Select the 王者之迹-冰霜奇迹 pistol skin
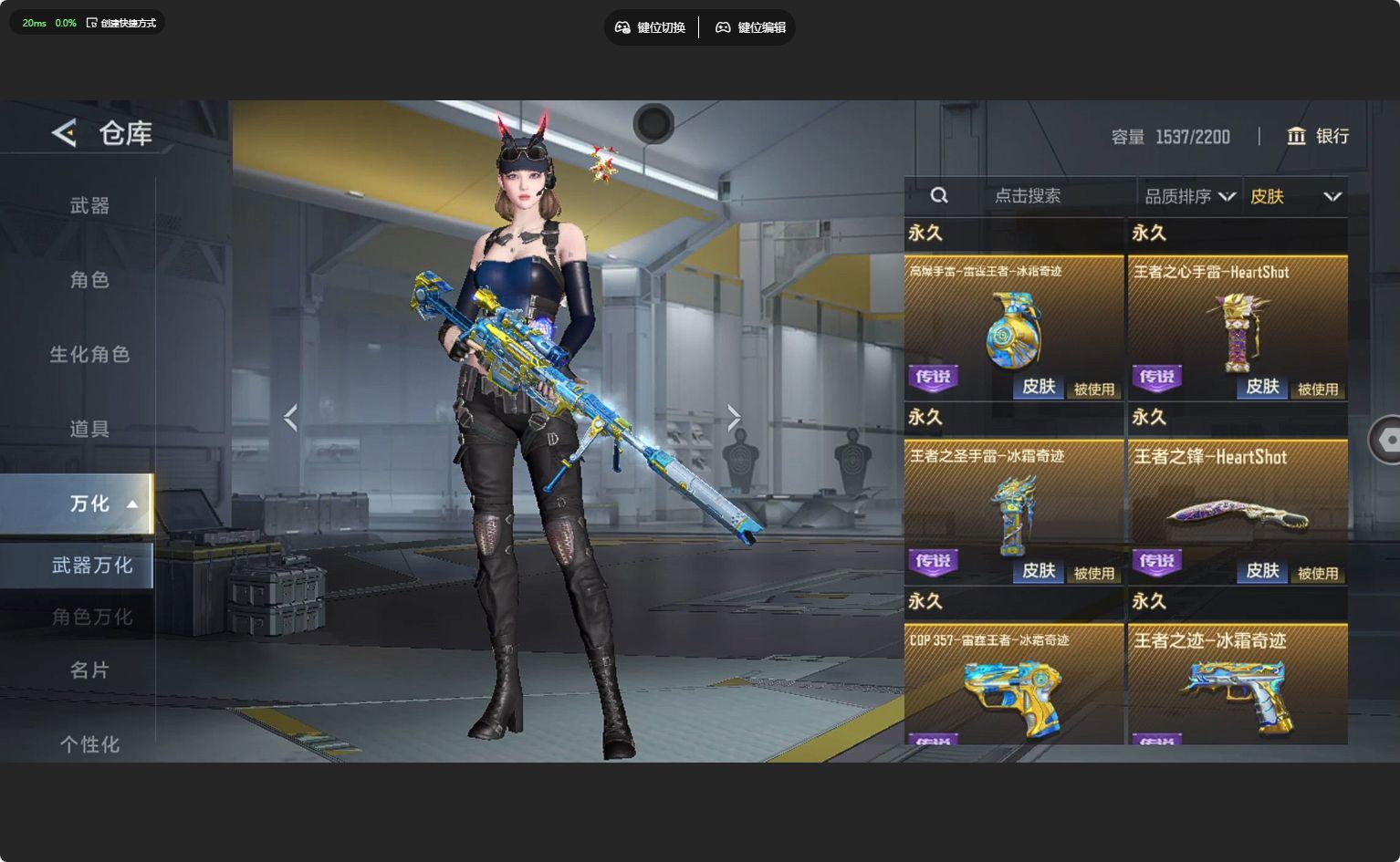This screenshot has height=862, width=1400. pos(1238,684)
